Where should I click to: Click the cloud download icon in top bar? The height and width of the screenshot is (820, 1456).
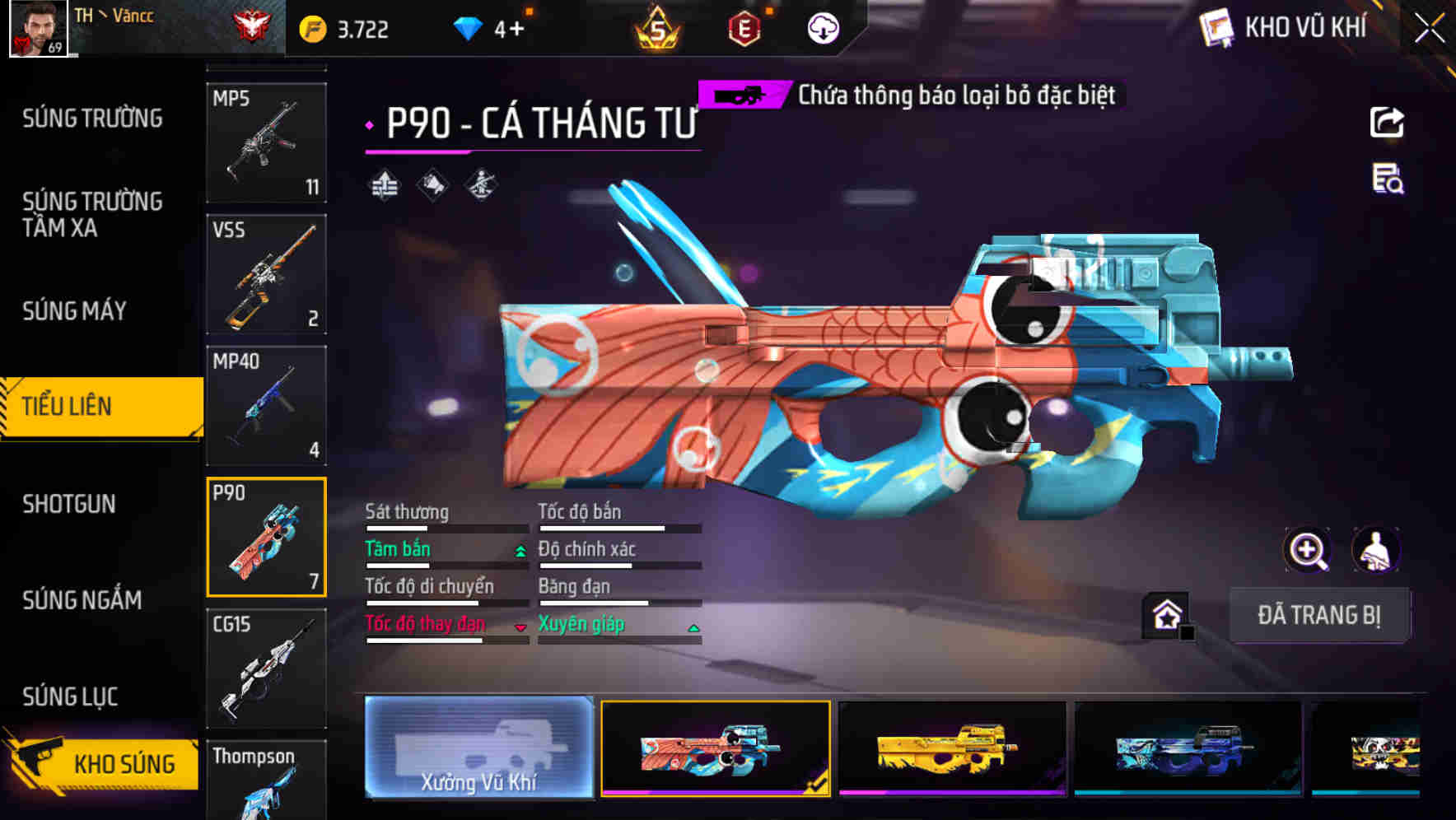(x=821, y=27)
